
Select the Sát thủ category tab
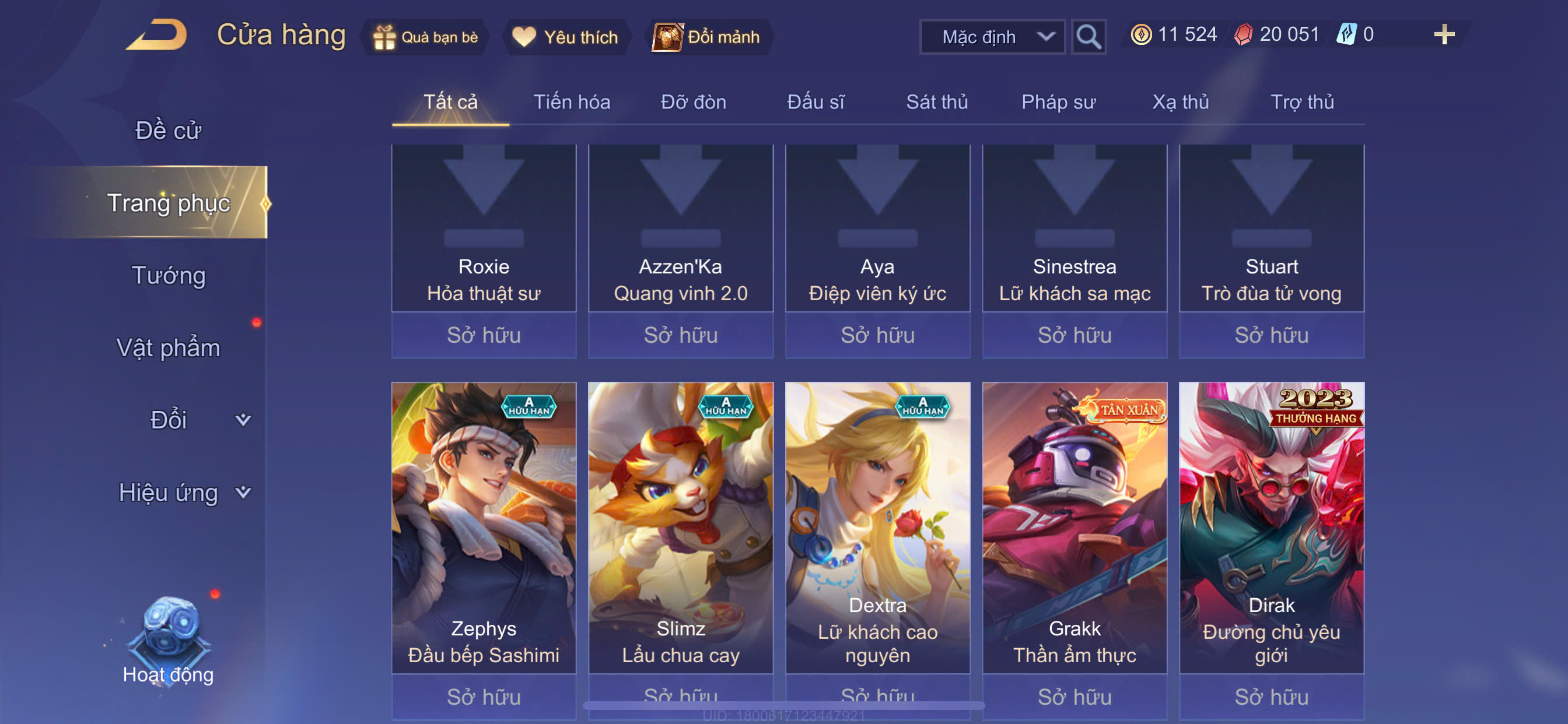(x=937, y=102)
